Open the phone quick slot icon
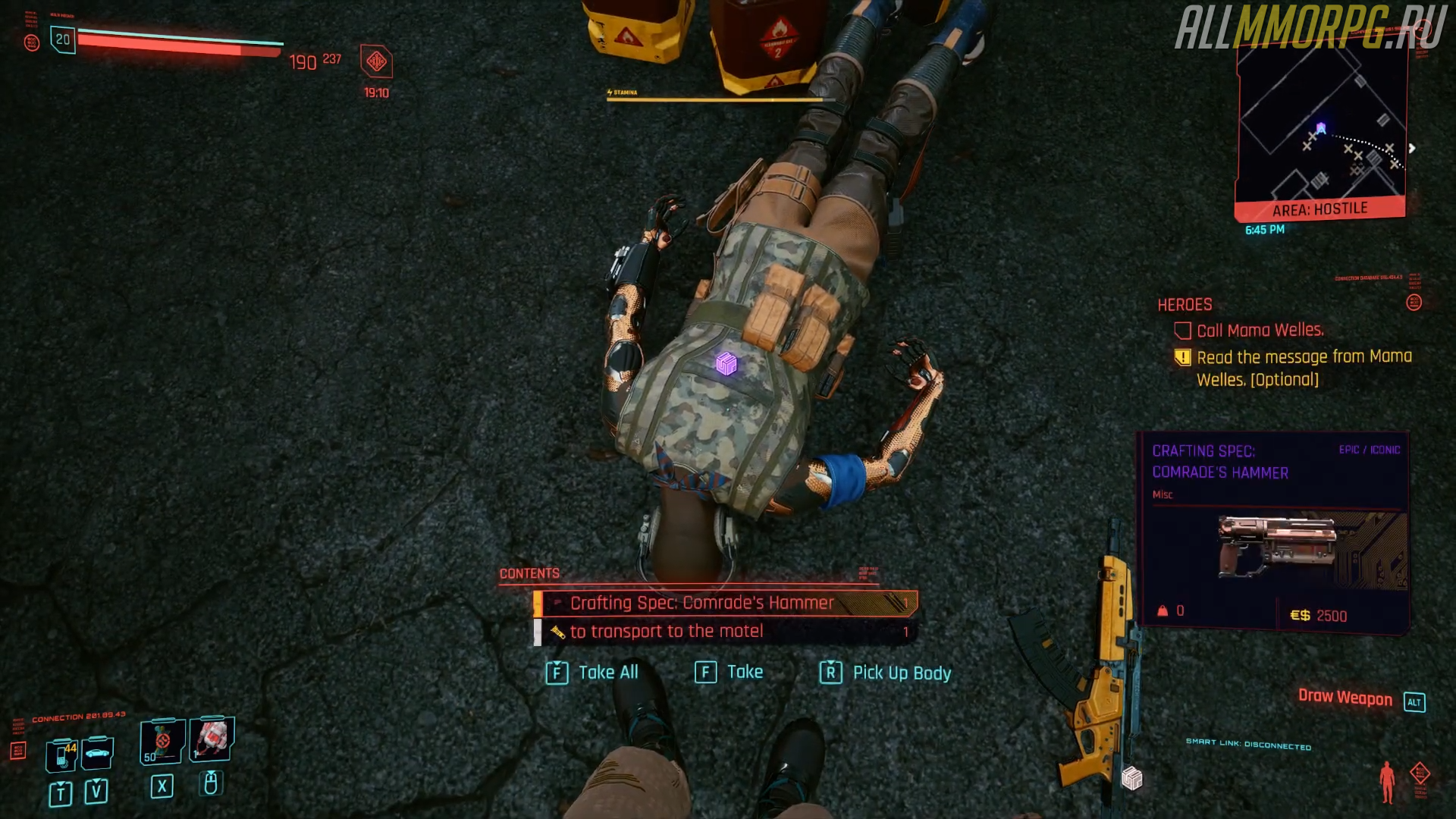 [x=62, y=754]
